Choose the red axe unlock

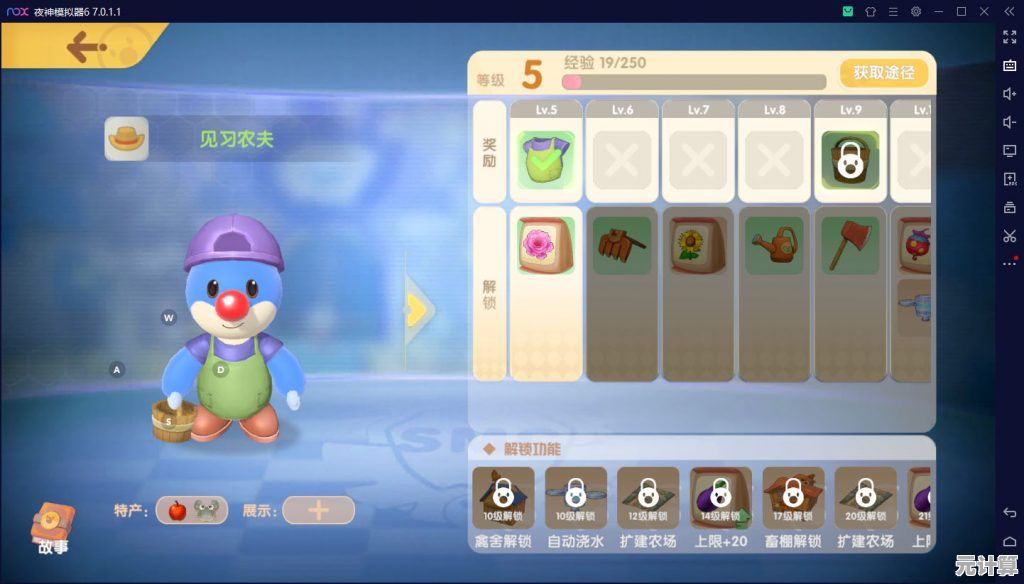tap(850, 246)
